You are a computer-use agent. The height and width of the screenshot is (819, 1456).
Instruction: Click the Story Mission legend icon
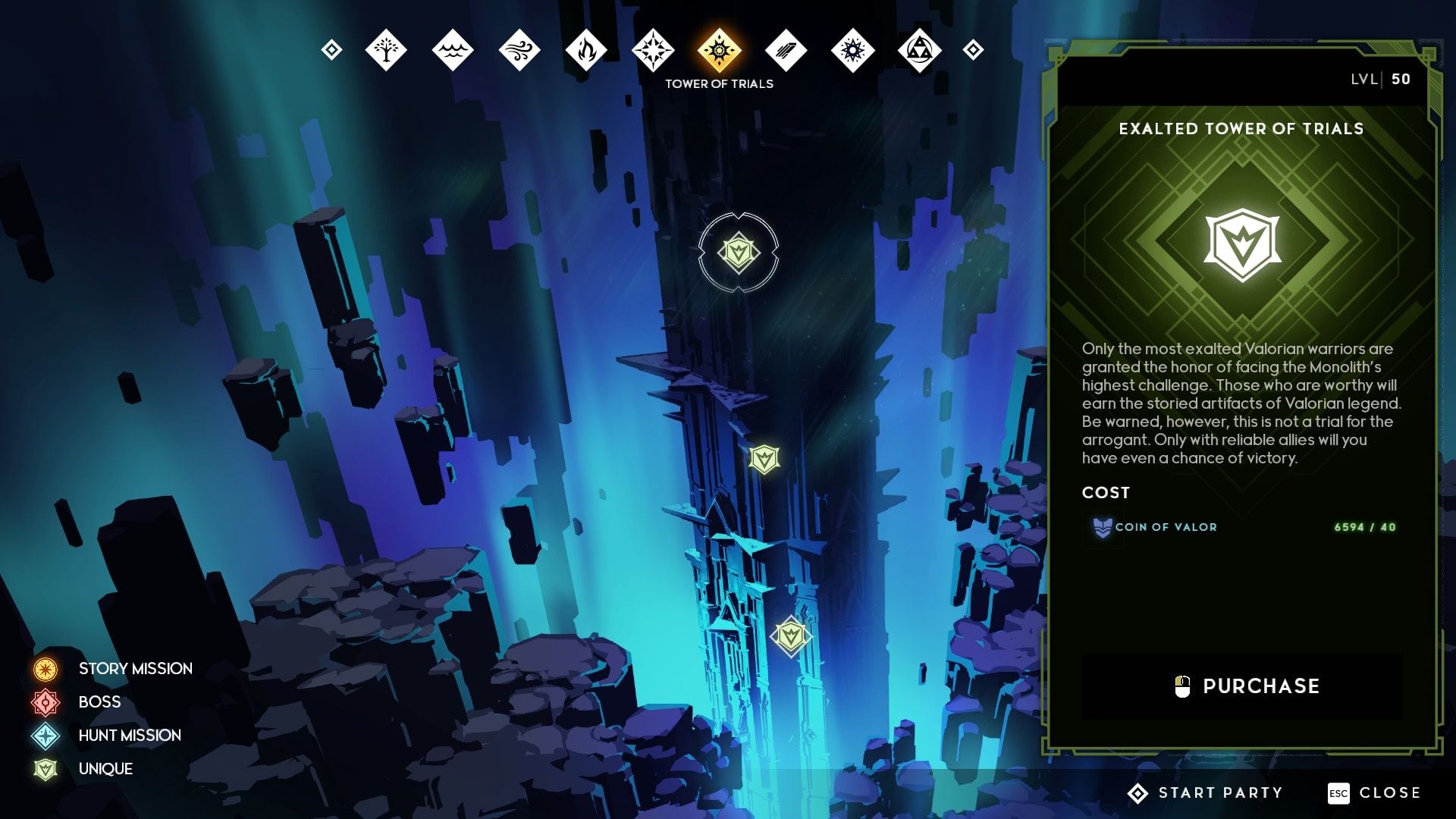click(47, 668)
